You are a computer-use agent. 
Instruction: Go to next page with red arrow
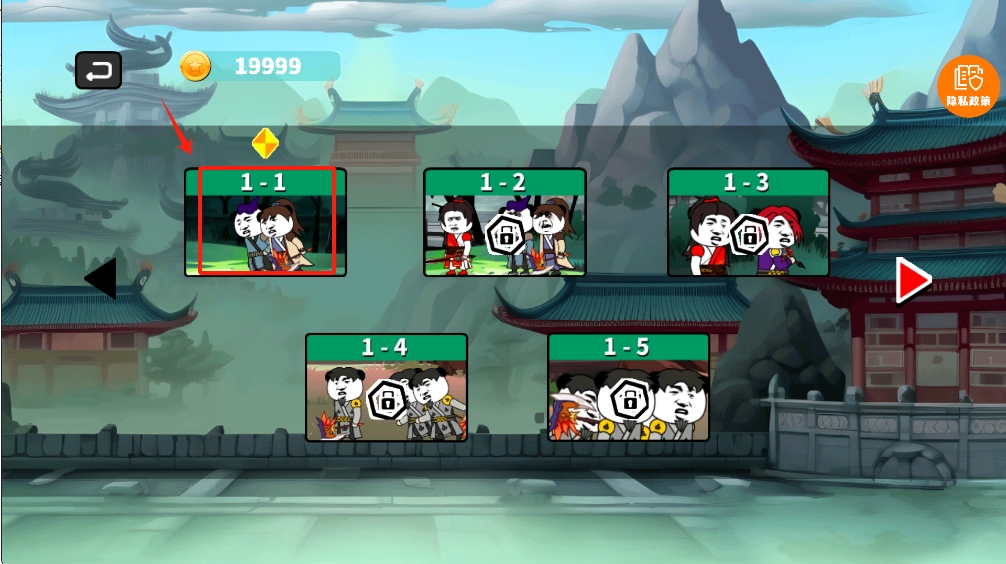tap(912, 280)
